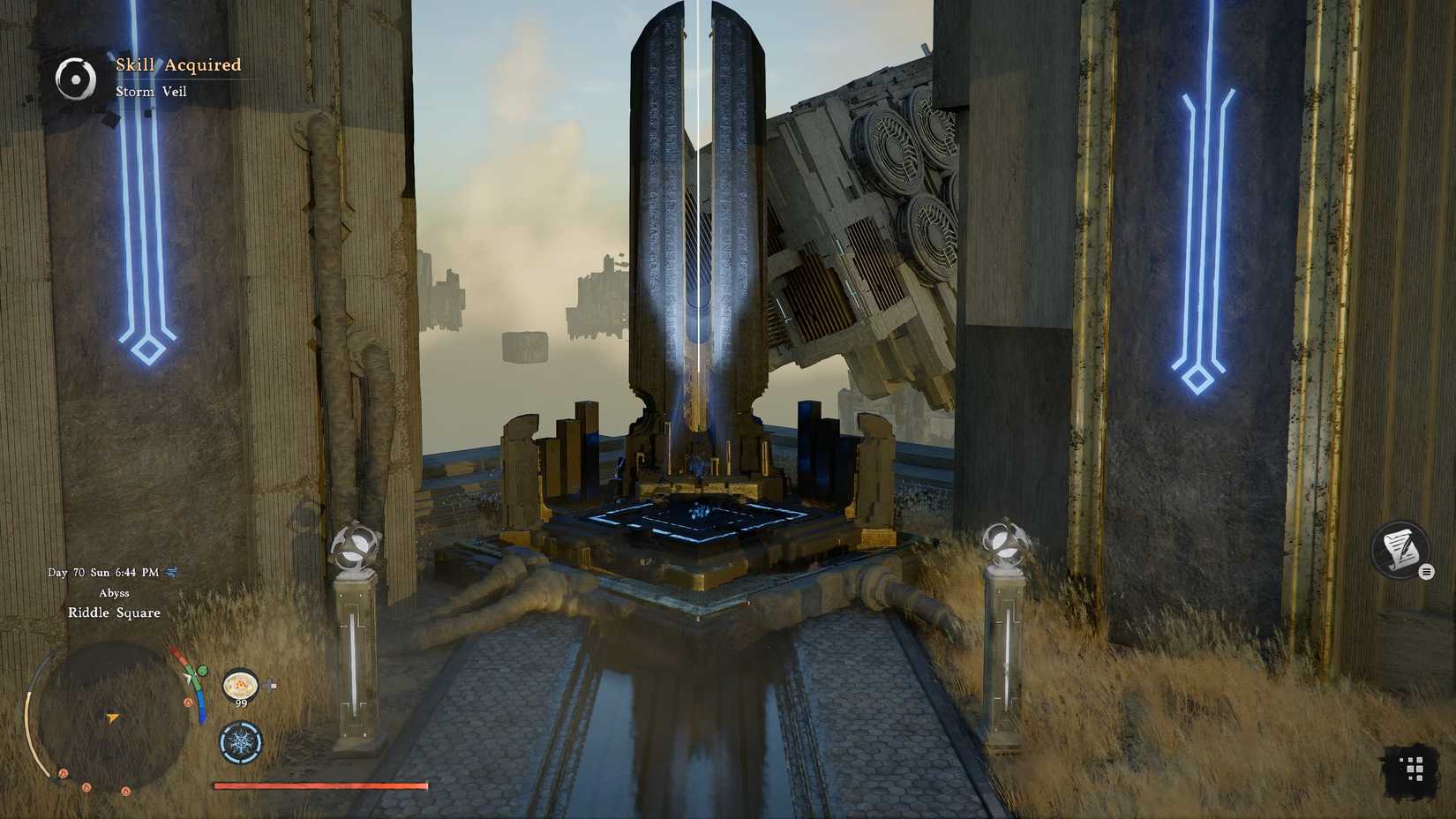Click the Riddle Square location label
The height and width of the screenshot is (819, 1456).
(x=114, y=612)
